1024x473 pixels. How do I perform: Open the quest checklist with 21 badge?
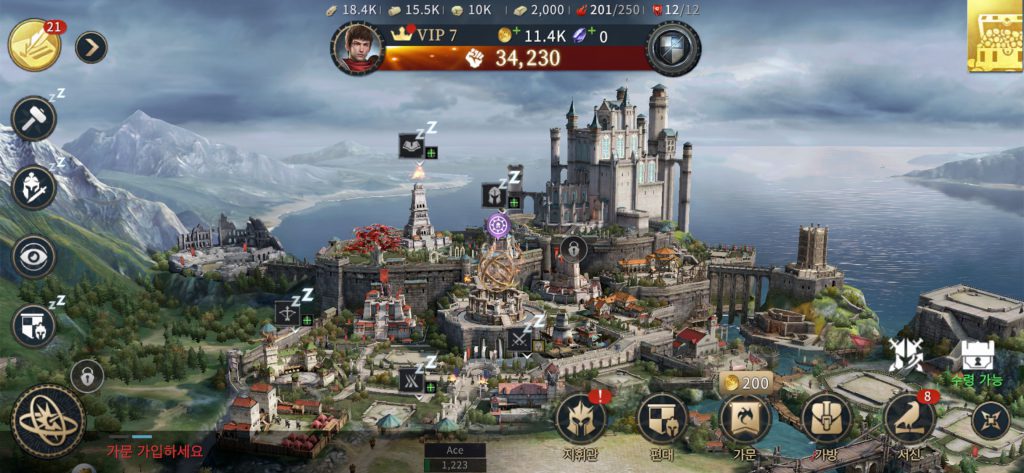[x=33, y=46]
